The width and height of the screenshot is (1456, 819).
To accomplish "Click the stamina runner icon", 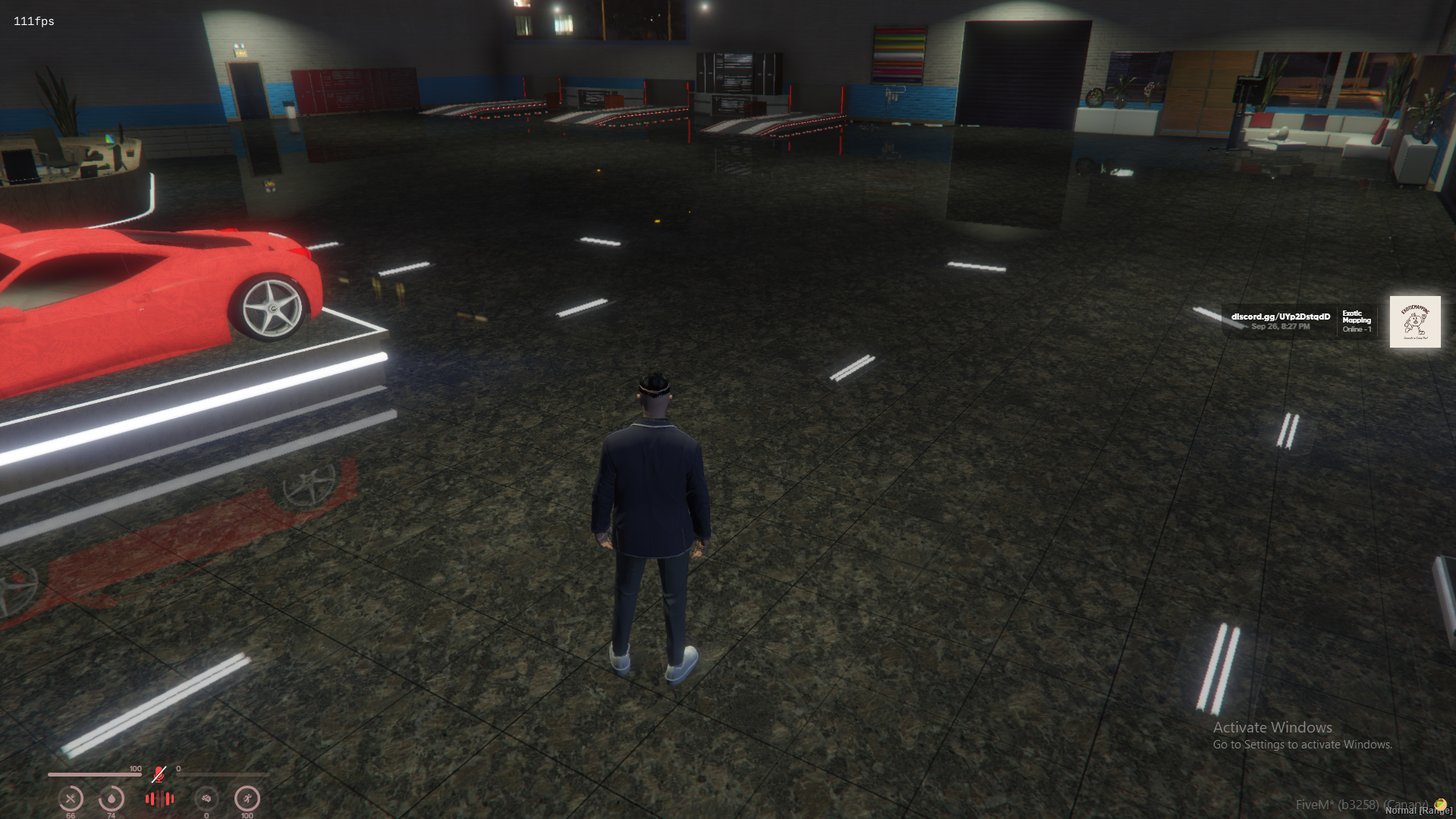I will tap(247, 799).
